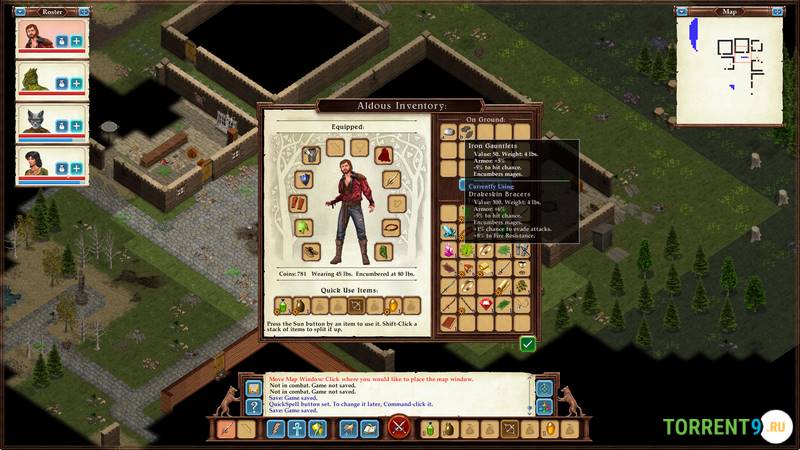Collapse the Map panel with arrow button
800x450 pixels.
coord(682,12)
